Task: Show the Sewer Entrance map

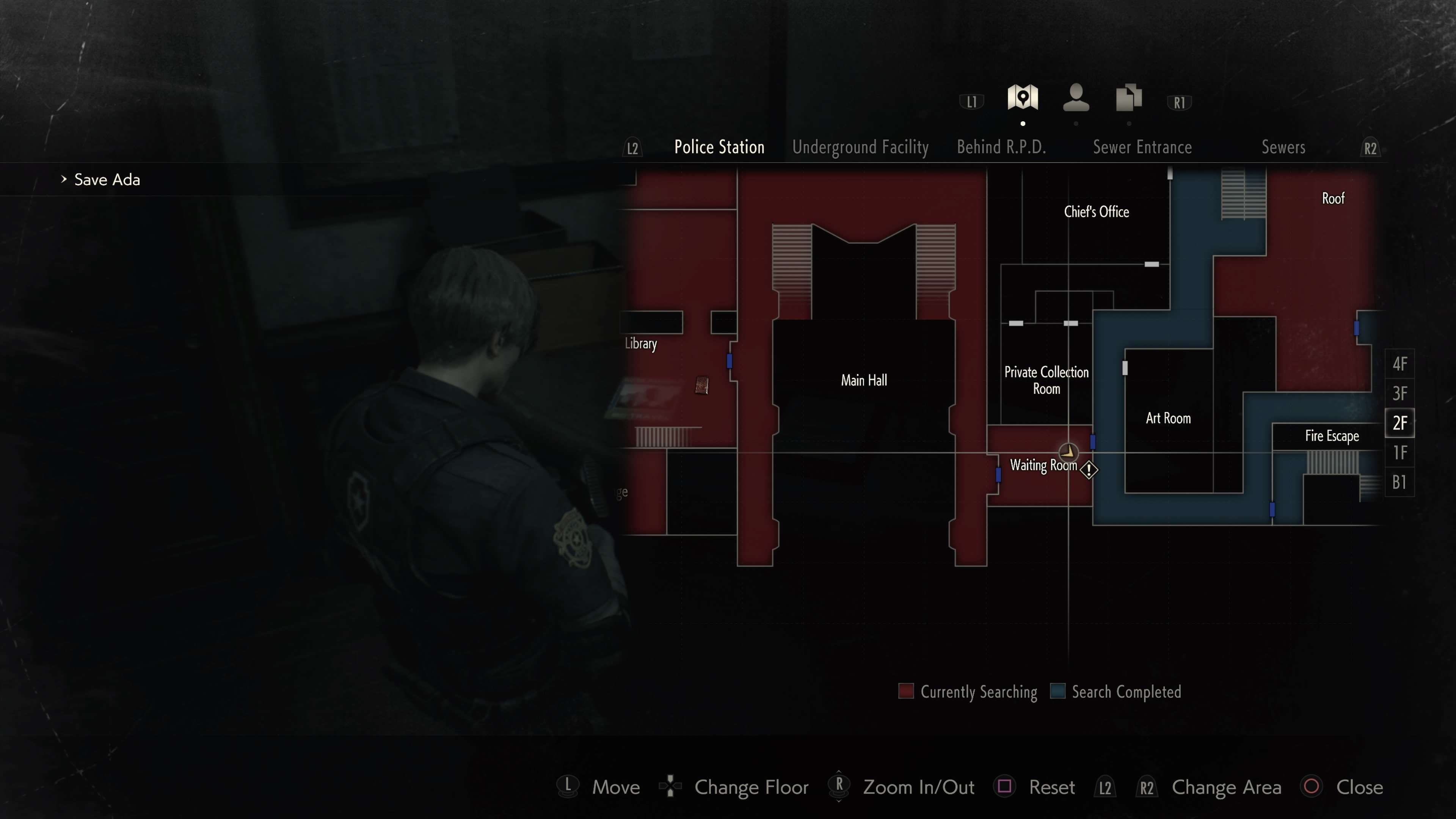Action: point(1142,147)
